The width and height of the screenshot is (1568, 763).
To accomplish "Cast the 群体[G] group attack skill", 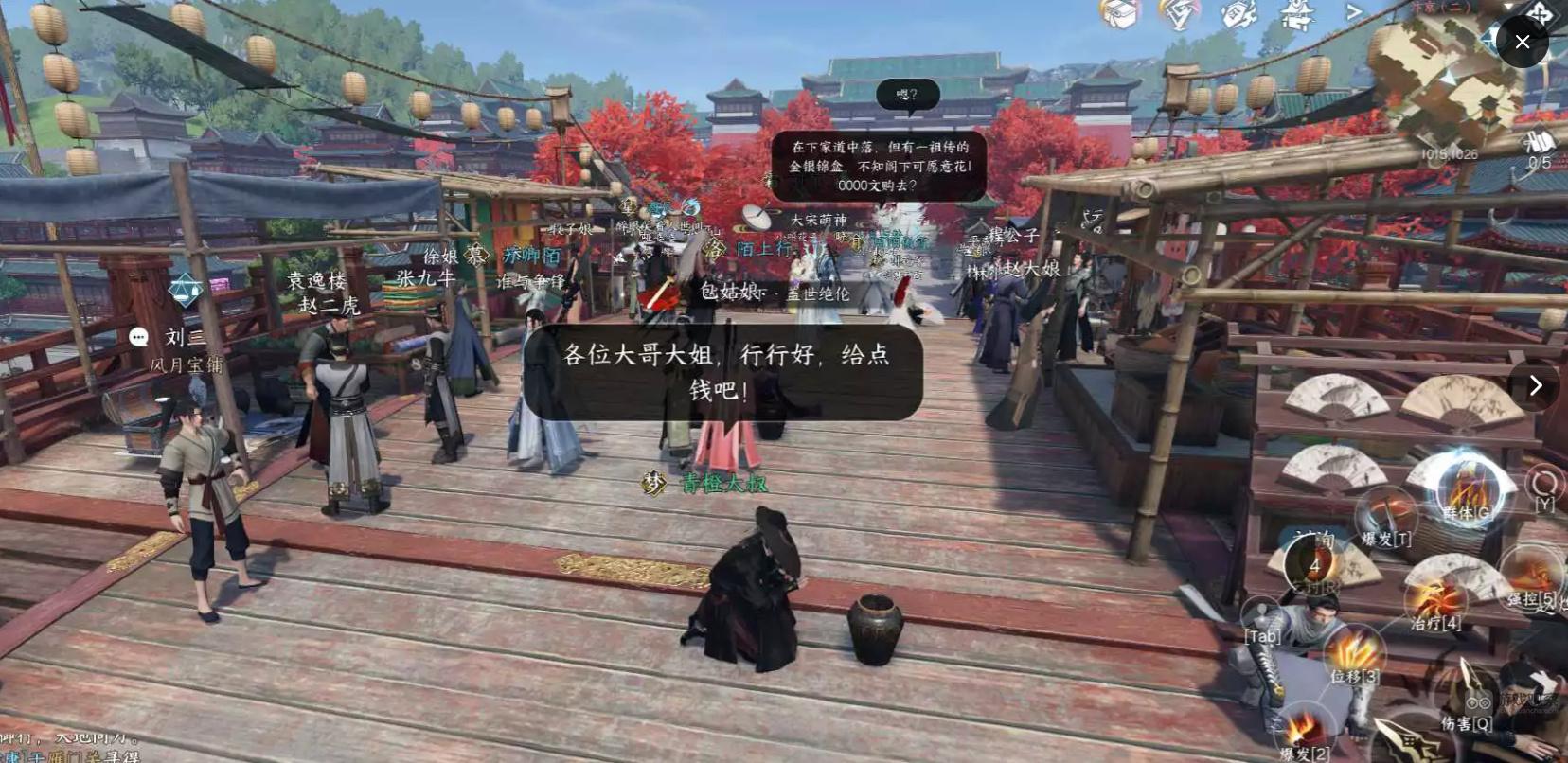I will pyautogui.click(x=1467, y=493).
